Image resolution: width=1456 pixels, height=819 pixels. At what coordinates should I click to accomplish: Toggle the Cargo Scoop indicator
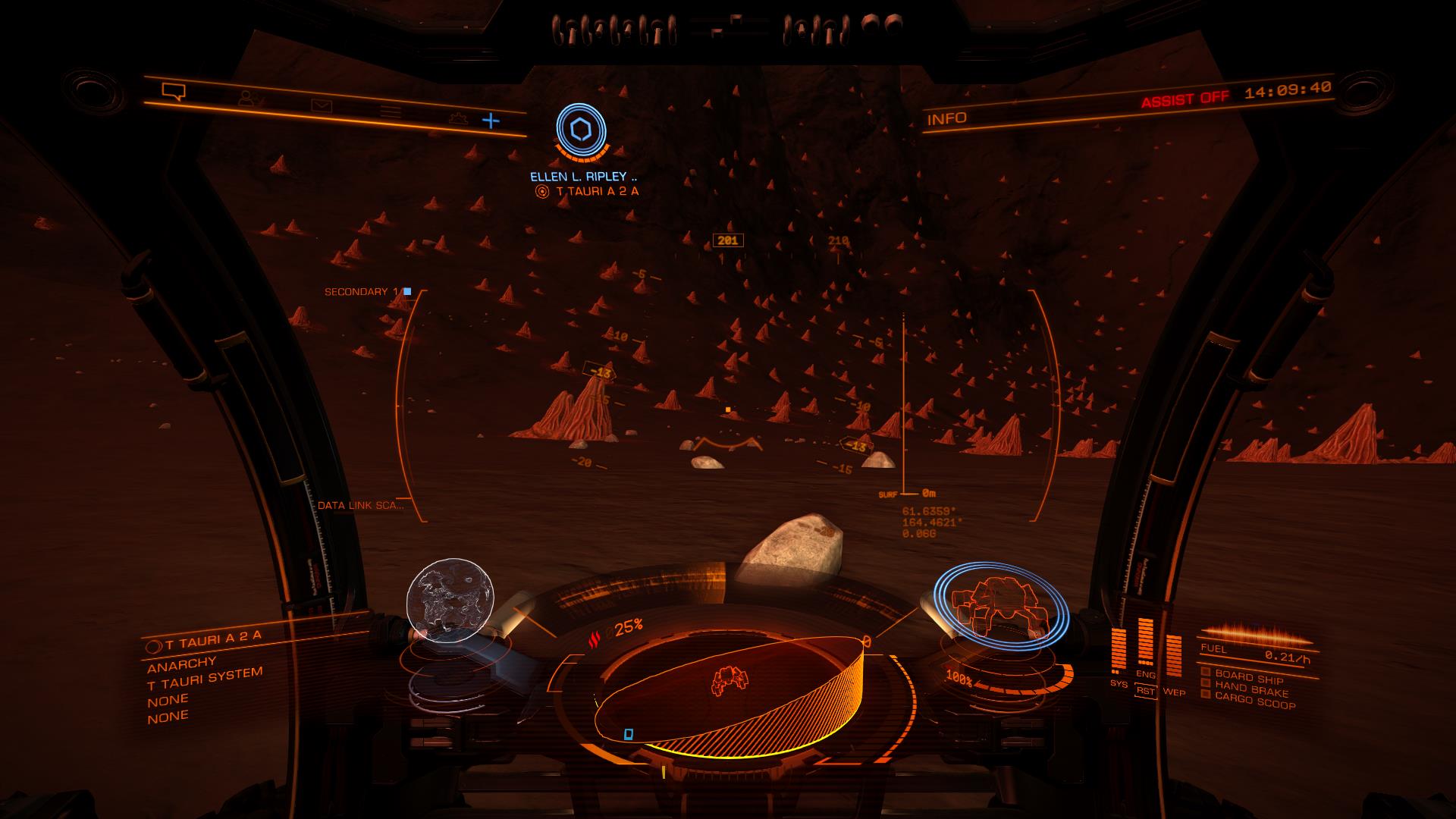point(1254,702)
